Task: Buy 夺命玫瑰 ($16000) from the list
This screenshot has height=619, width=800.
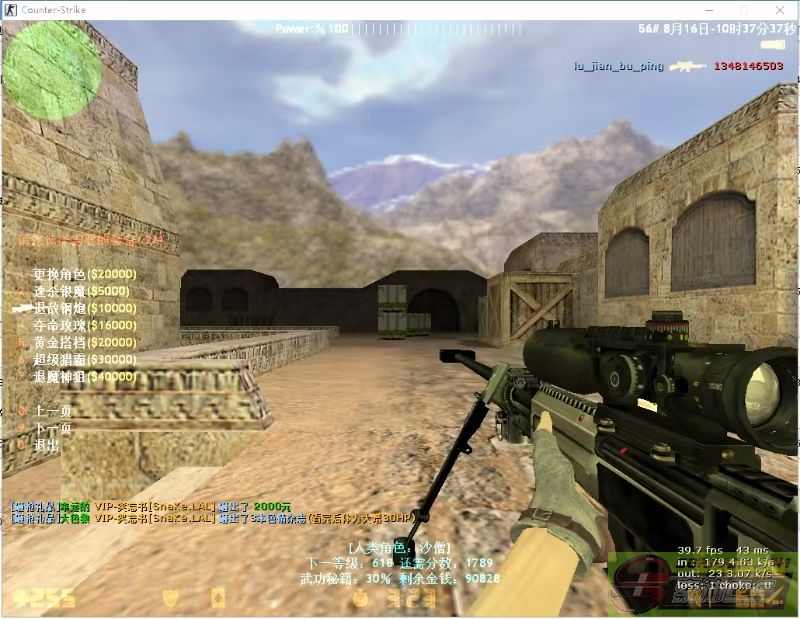Action: point(84,325)
